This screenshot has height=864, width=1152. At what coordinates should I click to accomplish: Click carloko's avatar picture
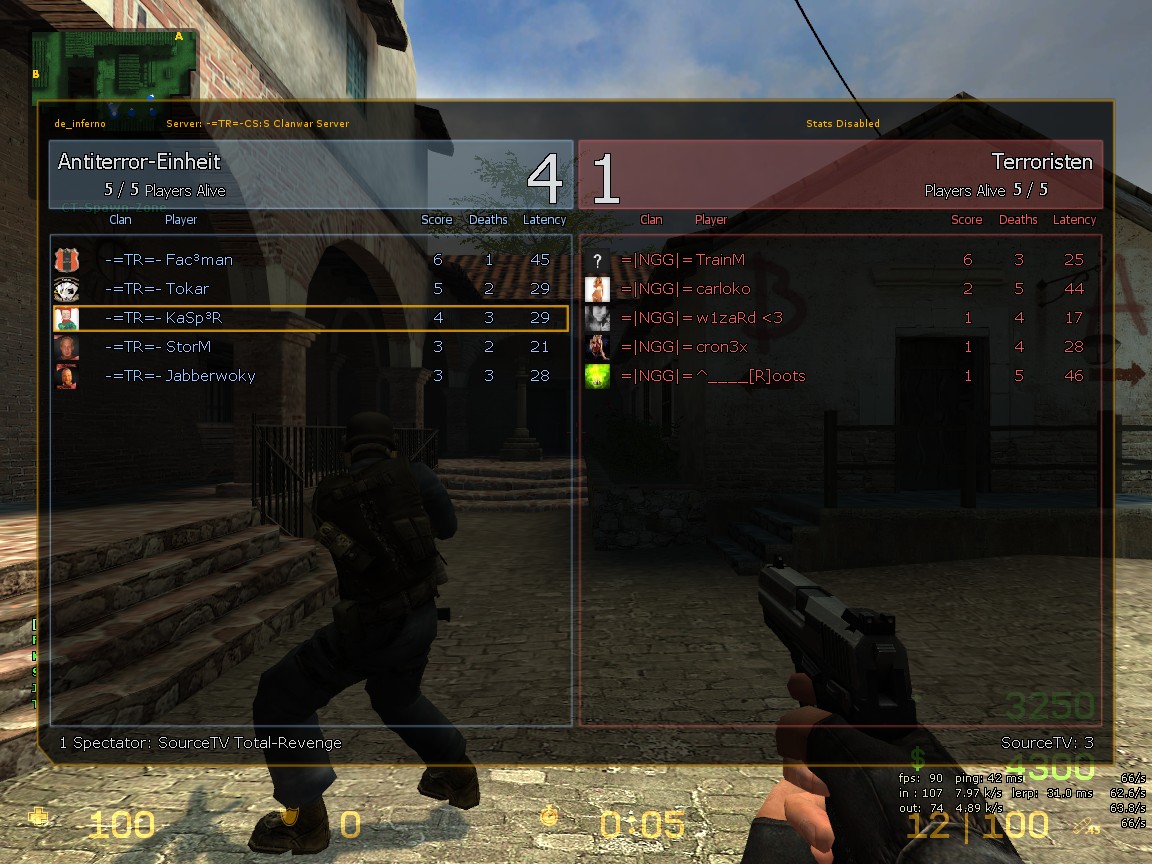coord(597,289)
